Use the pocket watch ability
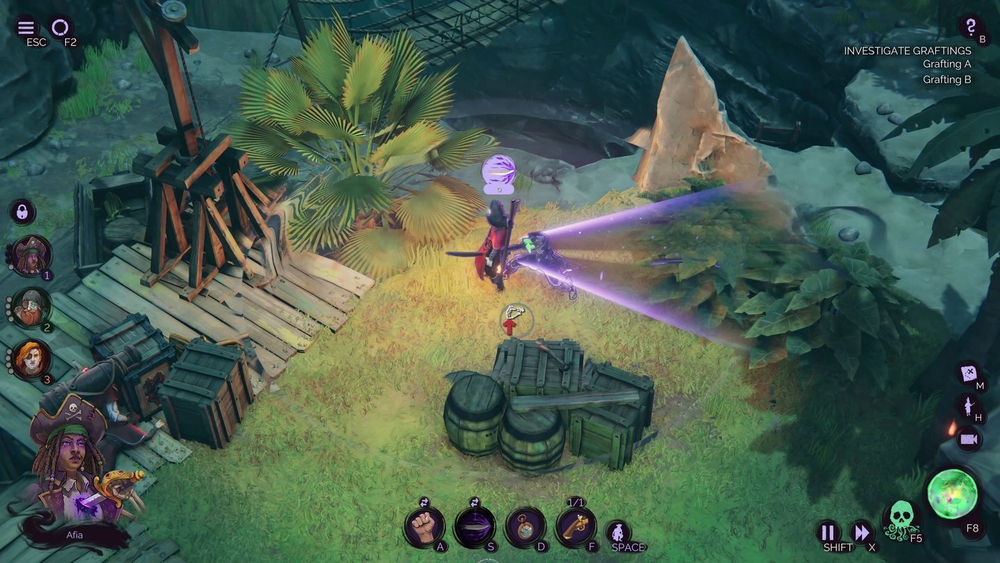Image resolution: width=1000 pixels, height=563 pixels. (525, 526)
